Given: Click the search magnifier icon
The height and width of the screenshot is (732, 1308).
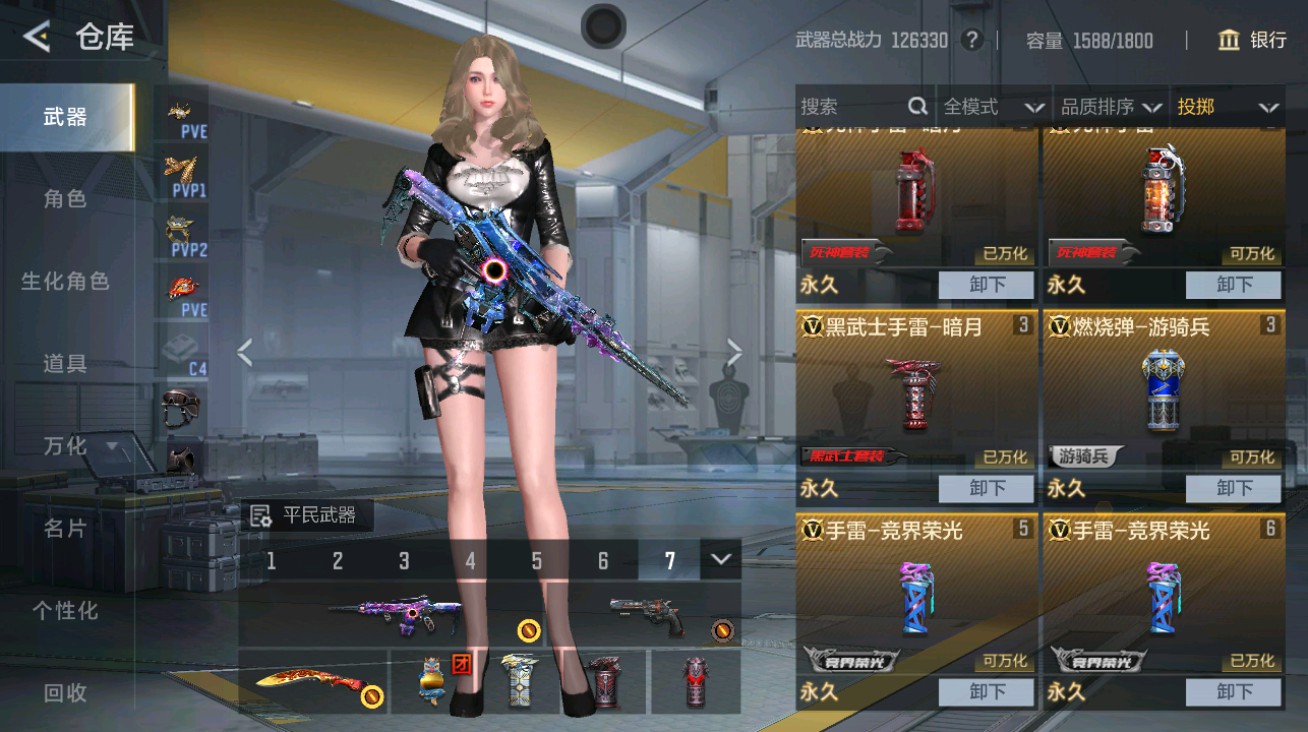Looking at the screenshot, I should pos(917,105).
